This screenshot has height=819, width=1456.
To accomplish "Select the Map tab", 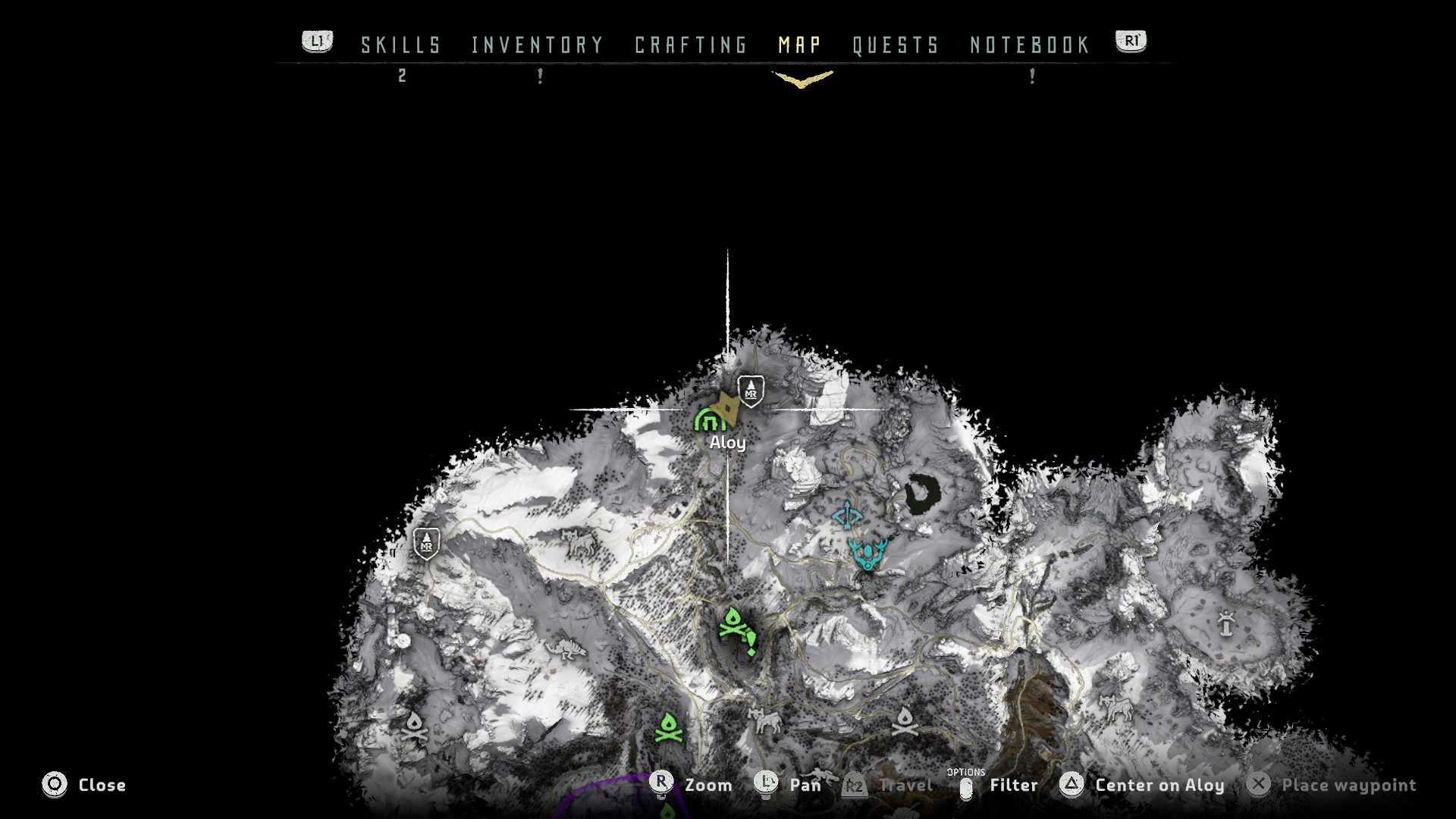I will pyautogui.click(x=800, y=45).
